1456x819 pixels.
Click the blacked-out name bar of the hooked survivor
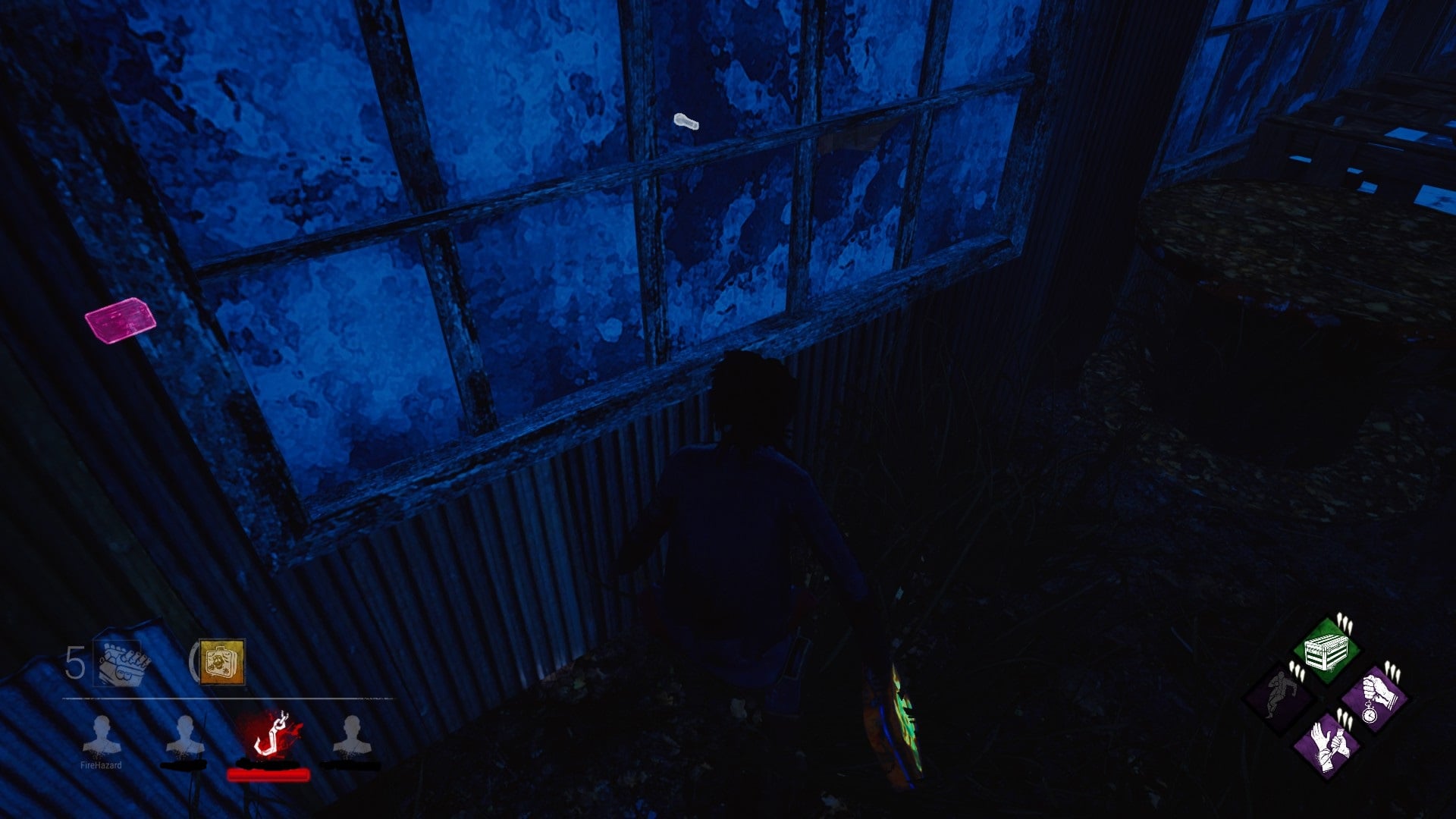[268, 764]
